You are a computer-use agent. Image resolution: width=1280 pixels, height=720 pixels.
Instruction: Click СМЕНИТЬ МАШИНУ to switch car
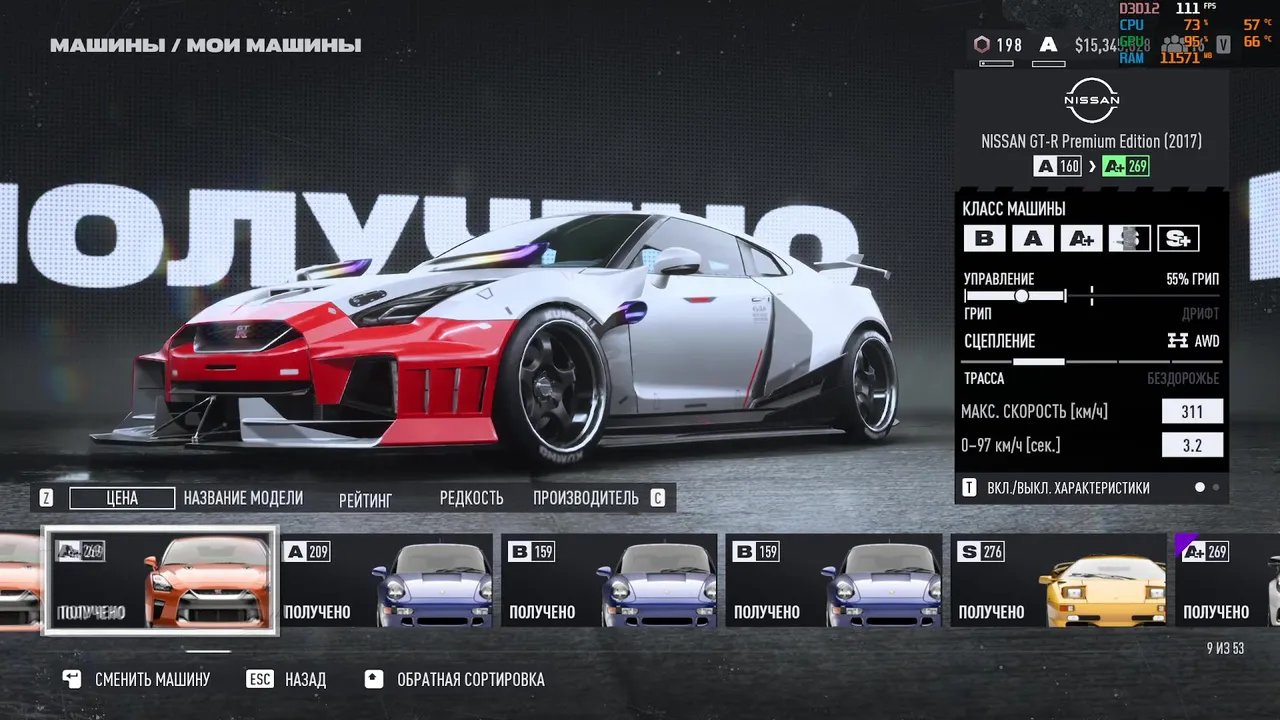pyautogui.click(x=138, y=680)
